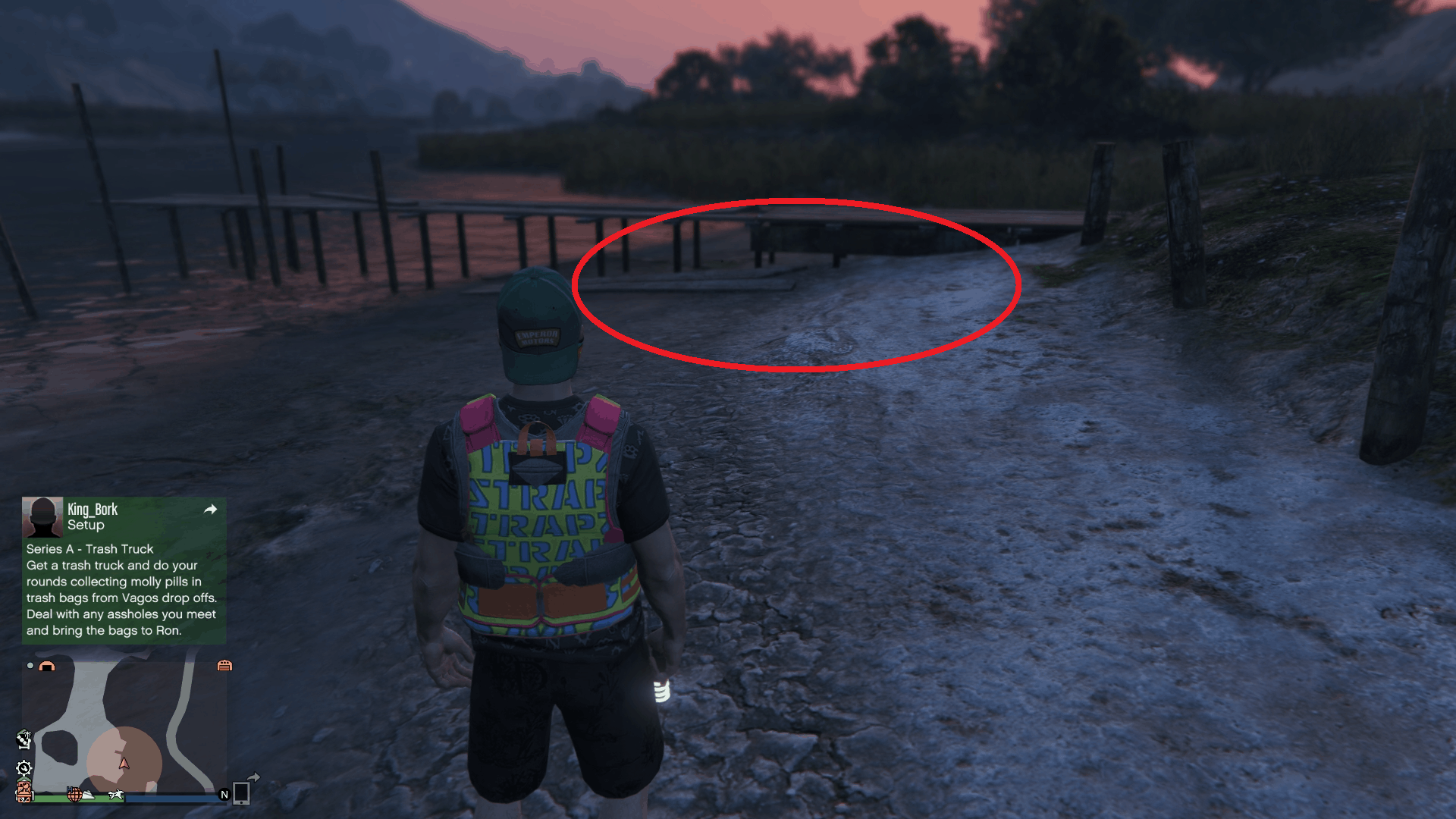Image resolution: width=1456 pixels, height=819 pixels.
Task: Toggle the small green status dot above the minimap
Action: click(30, 666)
